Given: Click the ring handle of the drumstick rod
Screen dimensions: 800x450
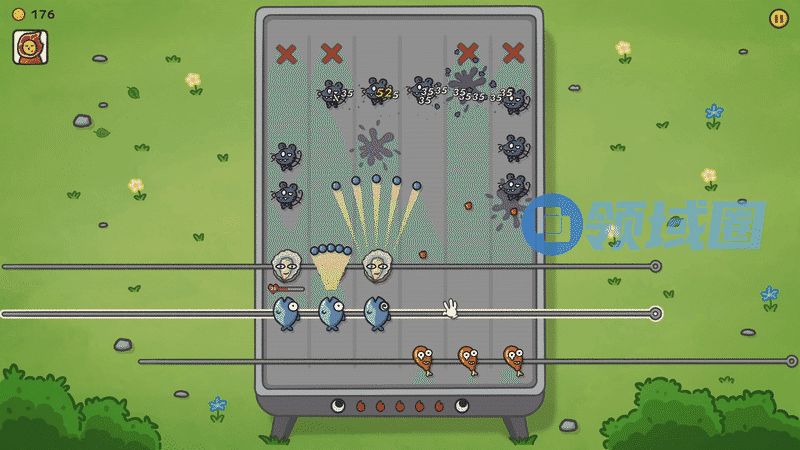Looking at the screenshot, I should pos(791,361).
